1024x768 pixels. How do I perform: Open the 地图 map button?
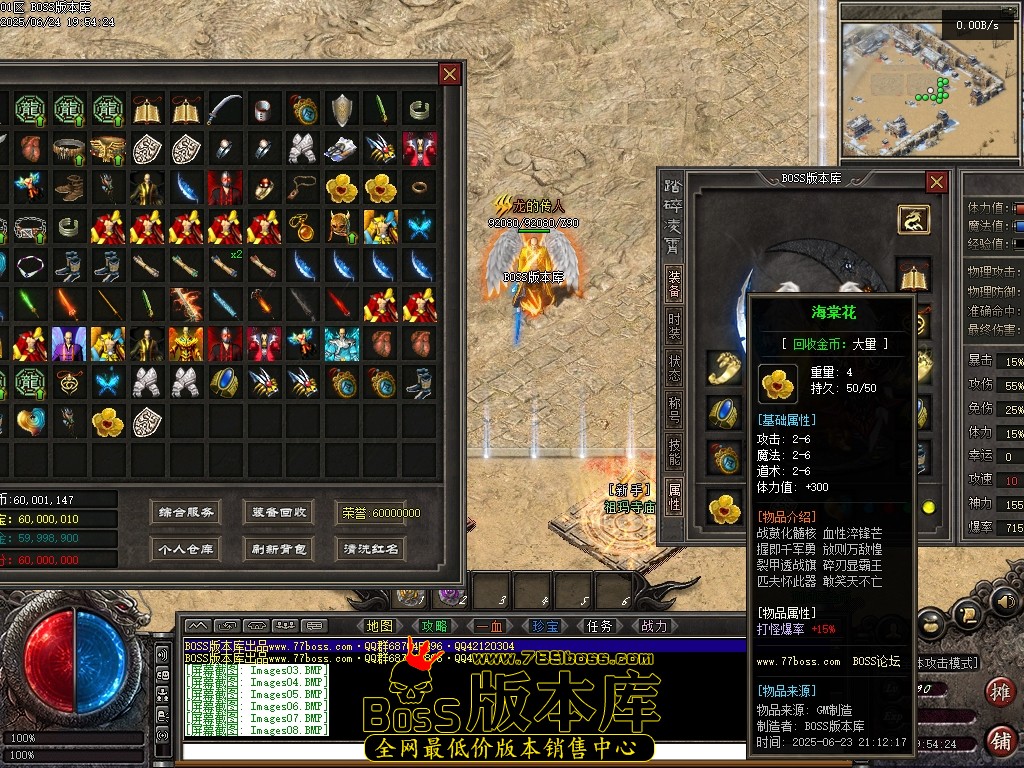tap(380, 627)
